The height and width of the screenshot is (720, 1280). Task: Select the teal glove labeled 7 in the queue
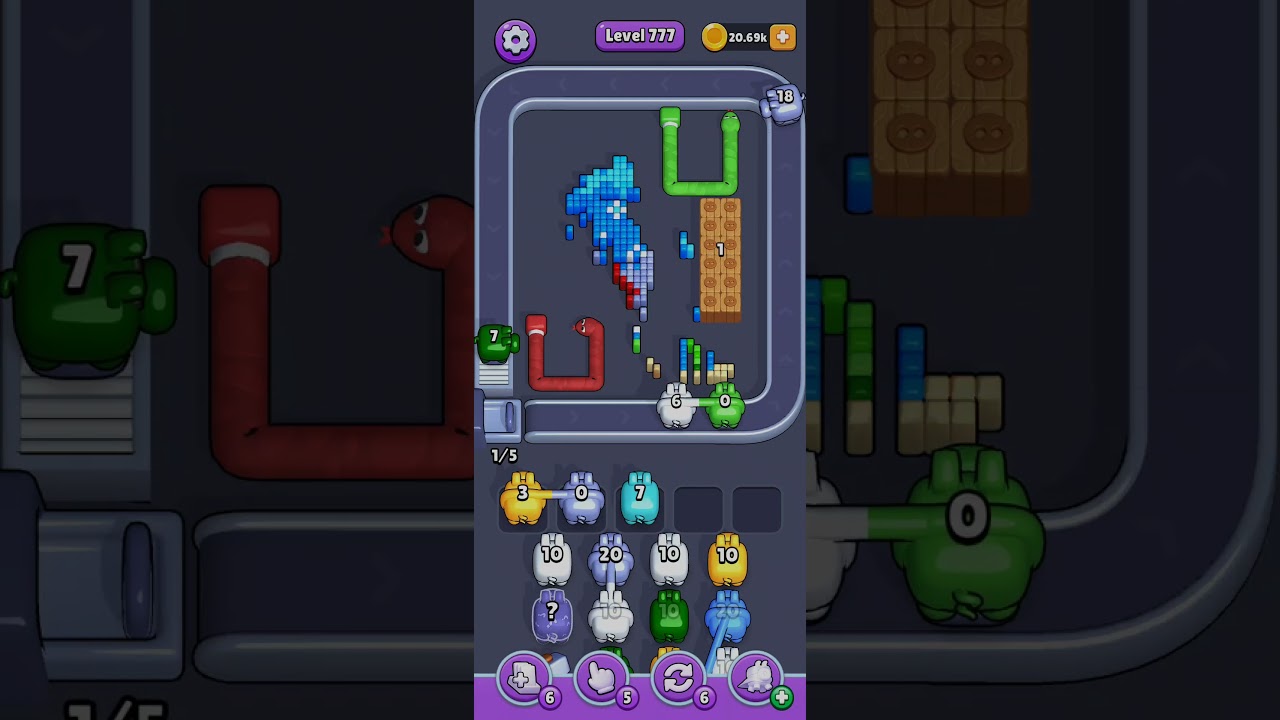tap(638, 495)
